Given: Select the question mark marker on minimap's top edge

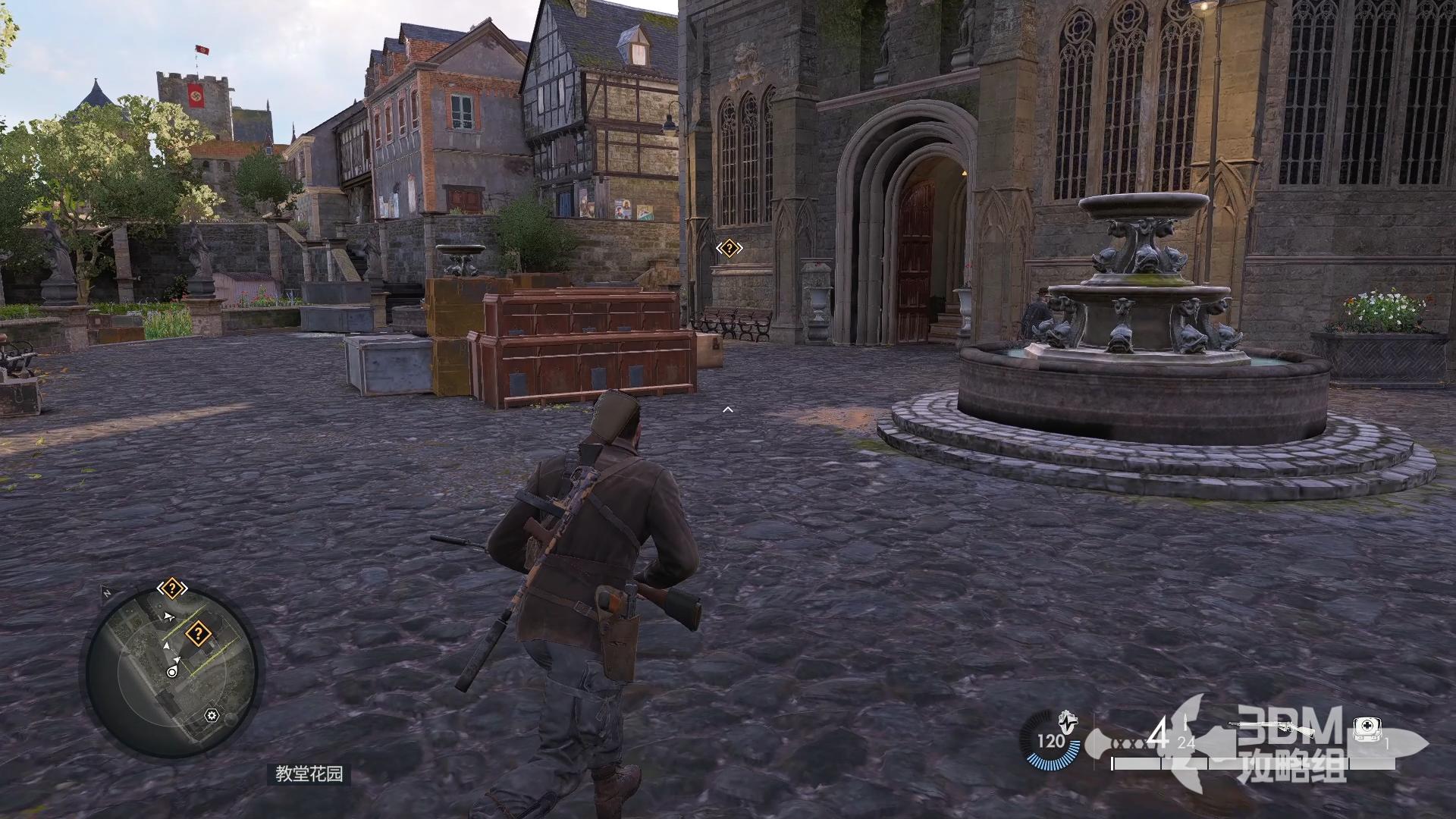Looking at the screenshot, I should click(x=172, y=588).
